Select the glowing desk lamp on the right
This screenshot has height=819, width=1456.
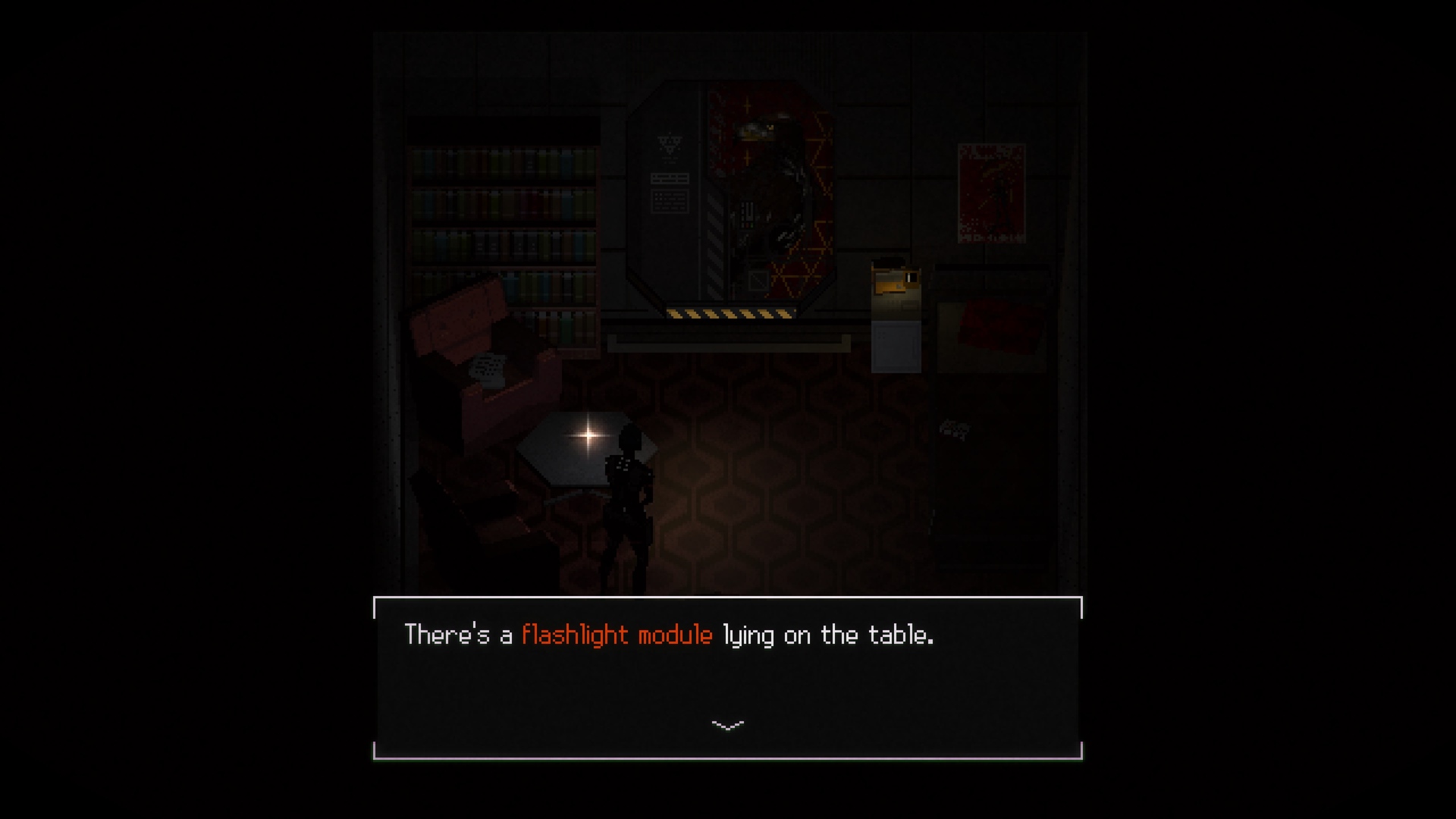pyautogui.click(x=895, y=281)
